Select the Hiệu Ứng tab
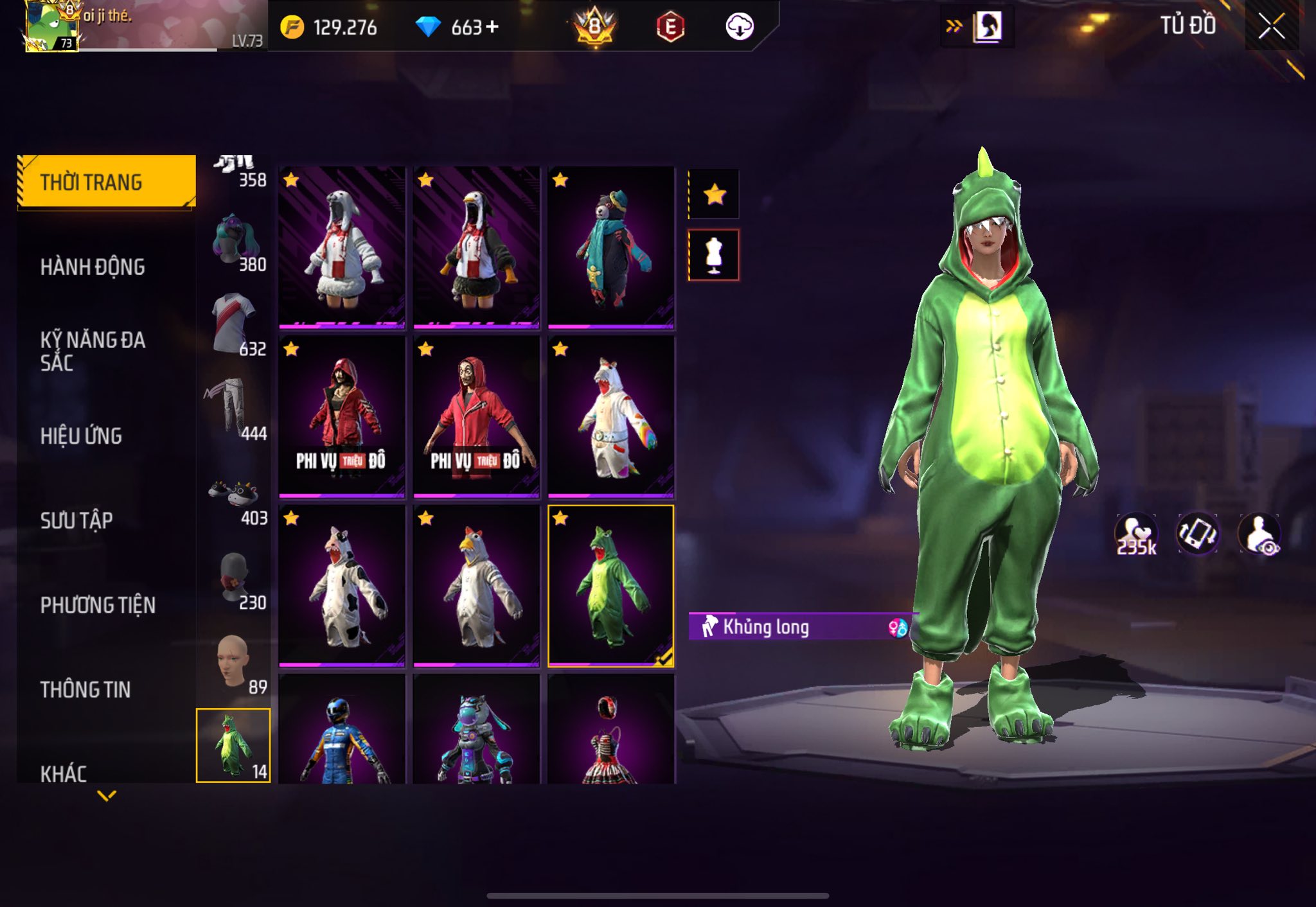 click(81, 436)
